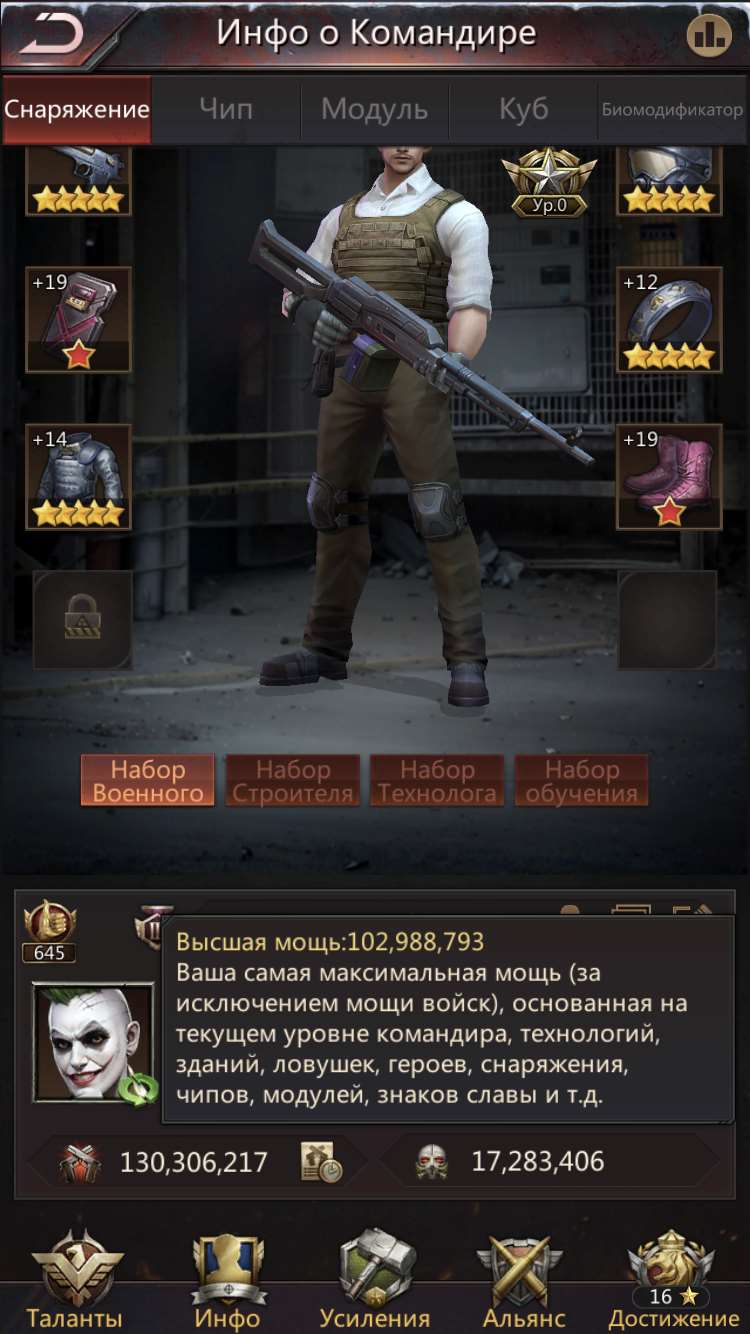Open the Таланты menu

76,1280
